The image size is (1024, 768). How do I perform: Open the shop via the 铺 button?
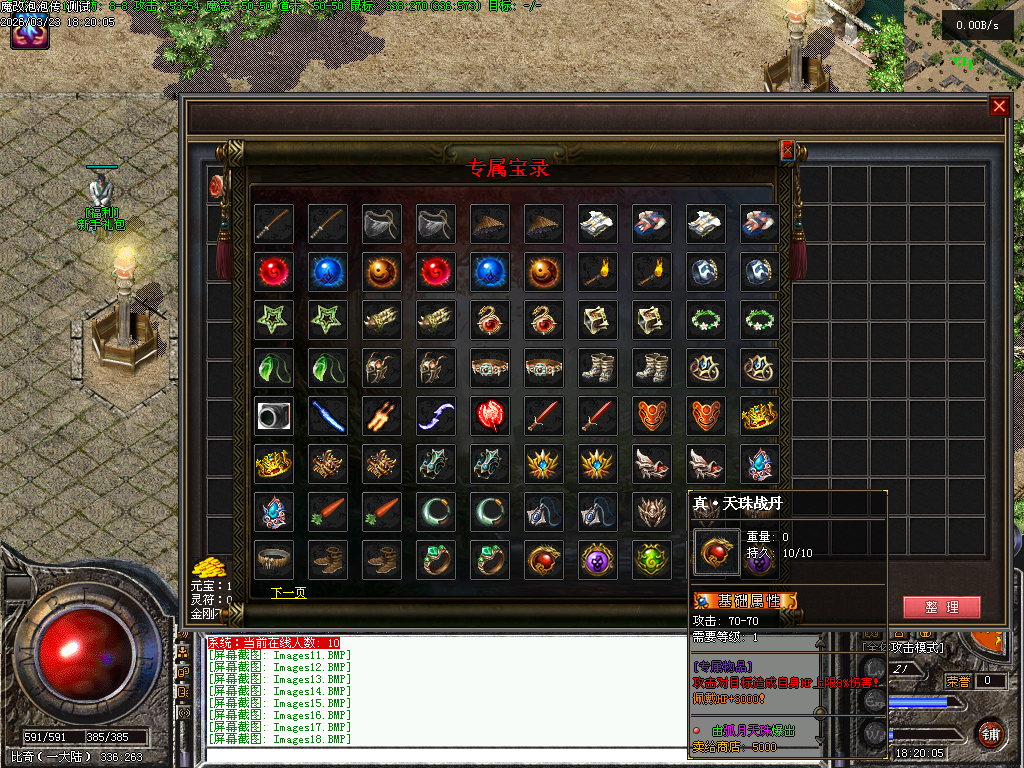(989, 733)
